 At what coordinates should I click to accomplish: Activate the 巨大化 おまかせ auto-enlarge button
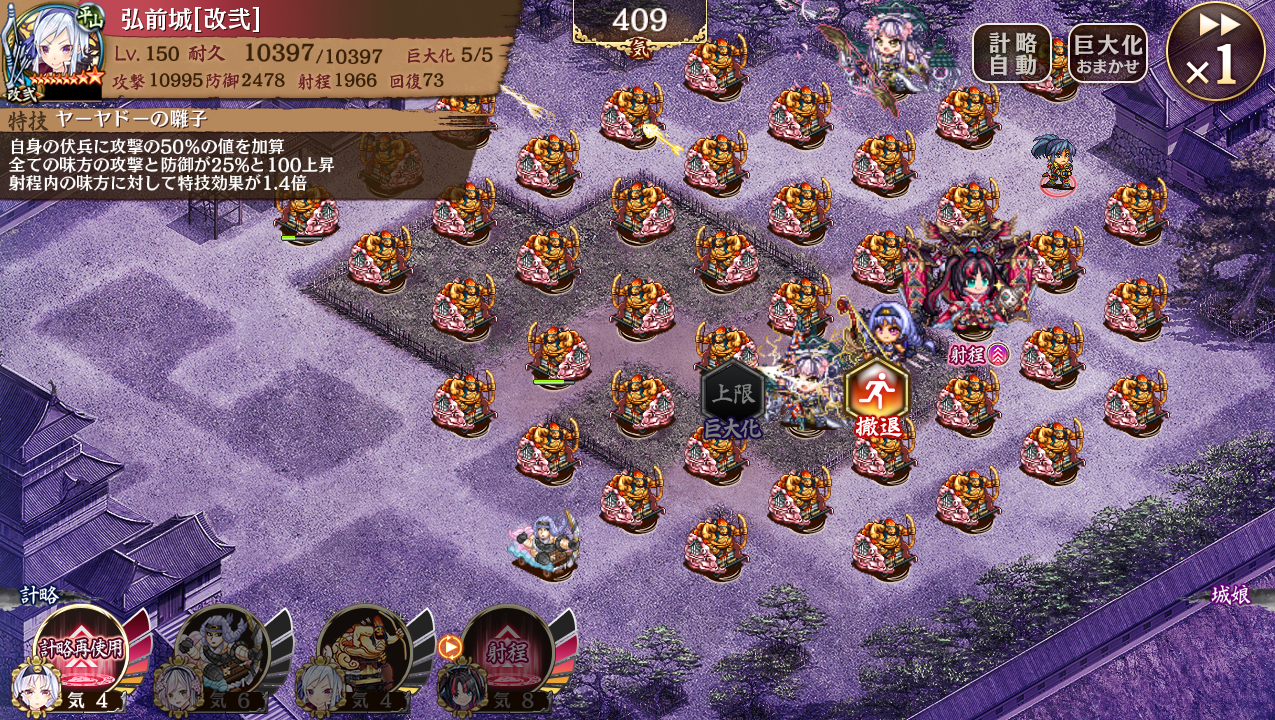[x=1107, y=54]
